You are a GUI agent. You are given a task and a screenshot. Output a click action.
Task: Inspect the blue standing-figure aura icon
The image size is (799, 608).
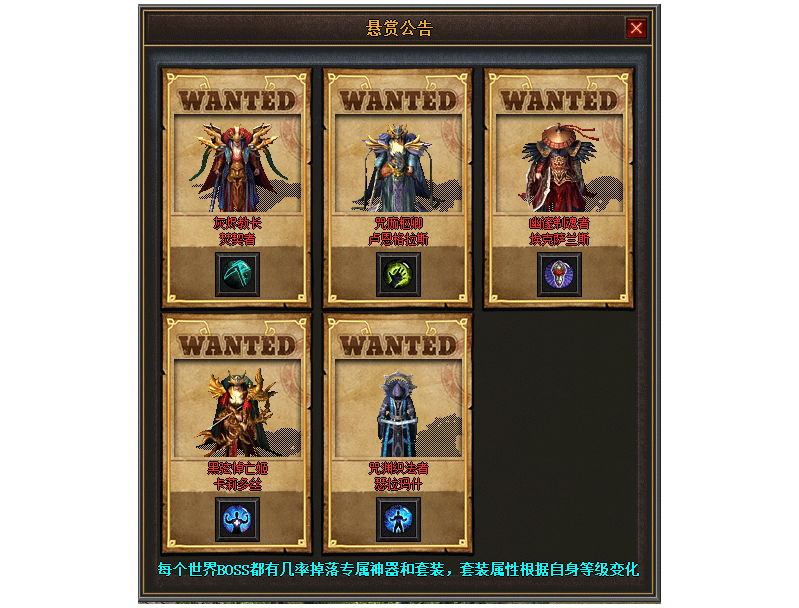click(x=398, y=519)
